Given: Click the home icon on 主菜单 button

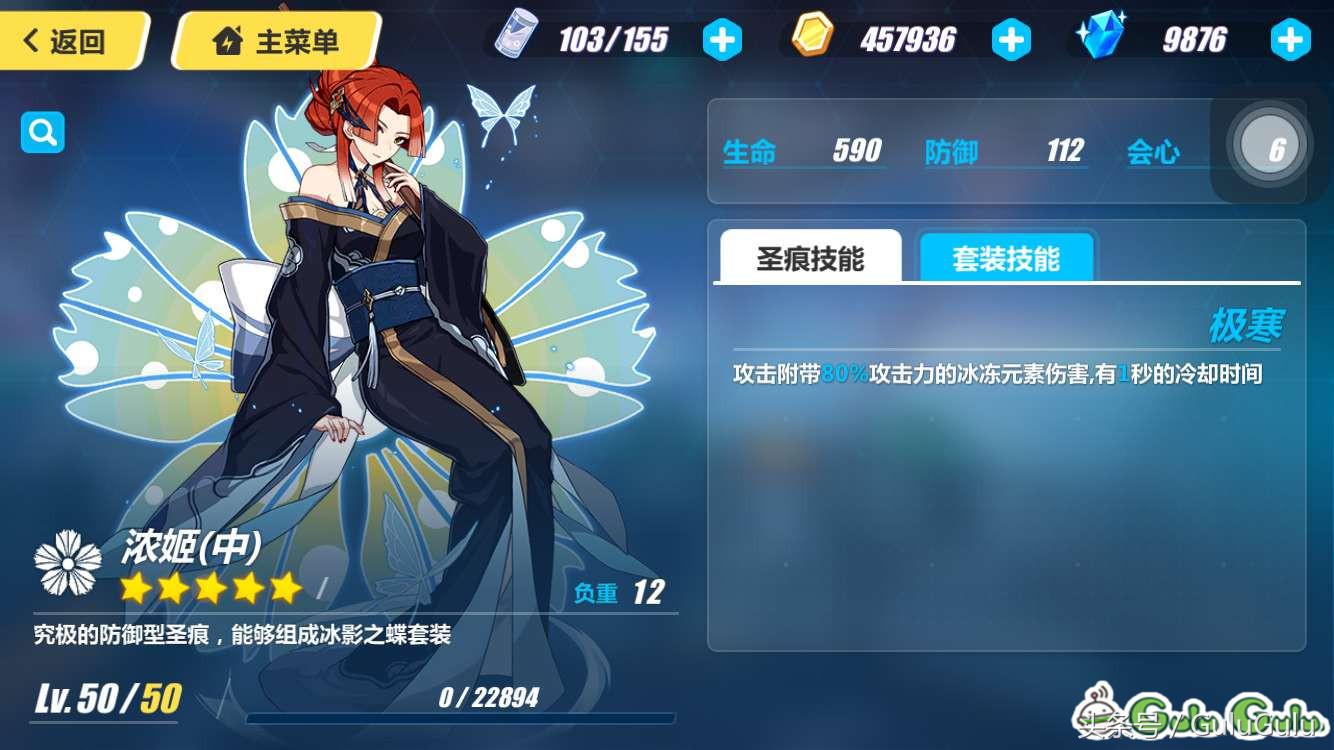Looking at the screenshot, I should [x=230, y=41].
